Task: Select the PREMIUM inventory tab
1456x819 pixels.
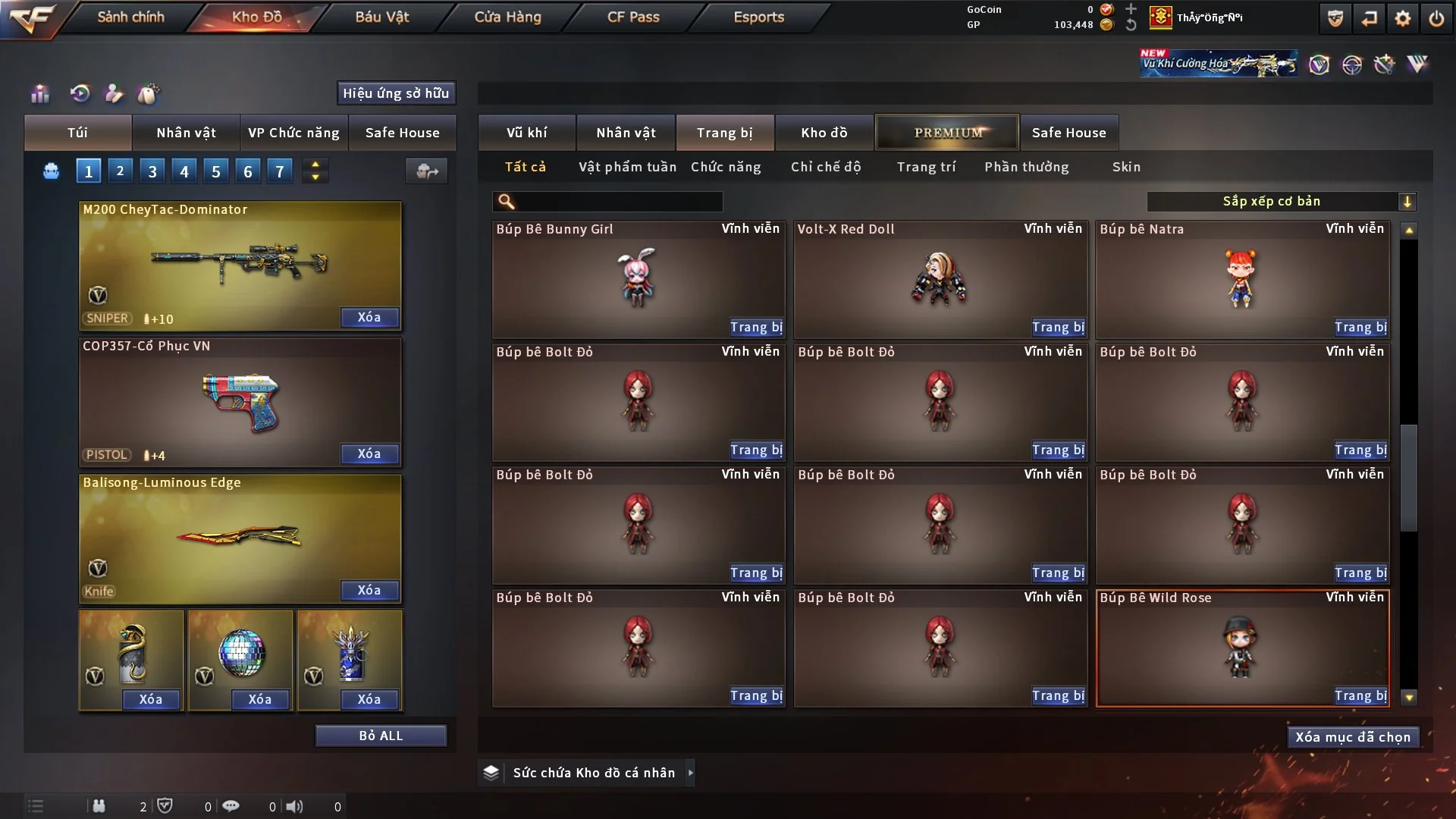Action: [x=947, y=133]
